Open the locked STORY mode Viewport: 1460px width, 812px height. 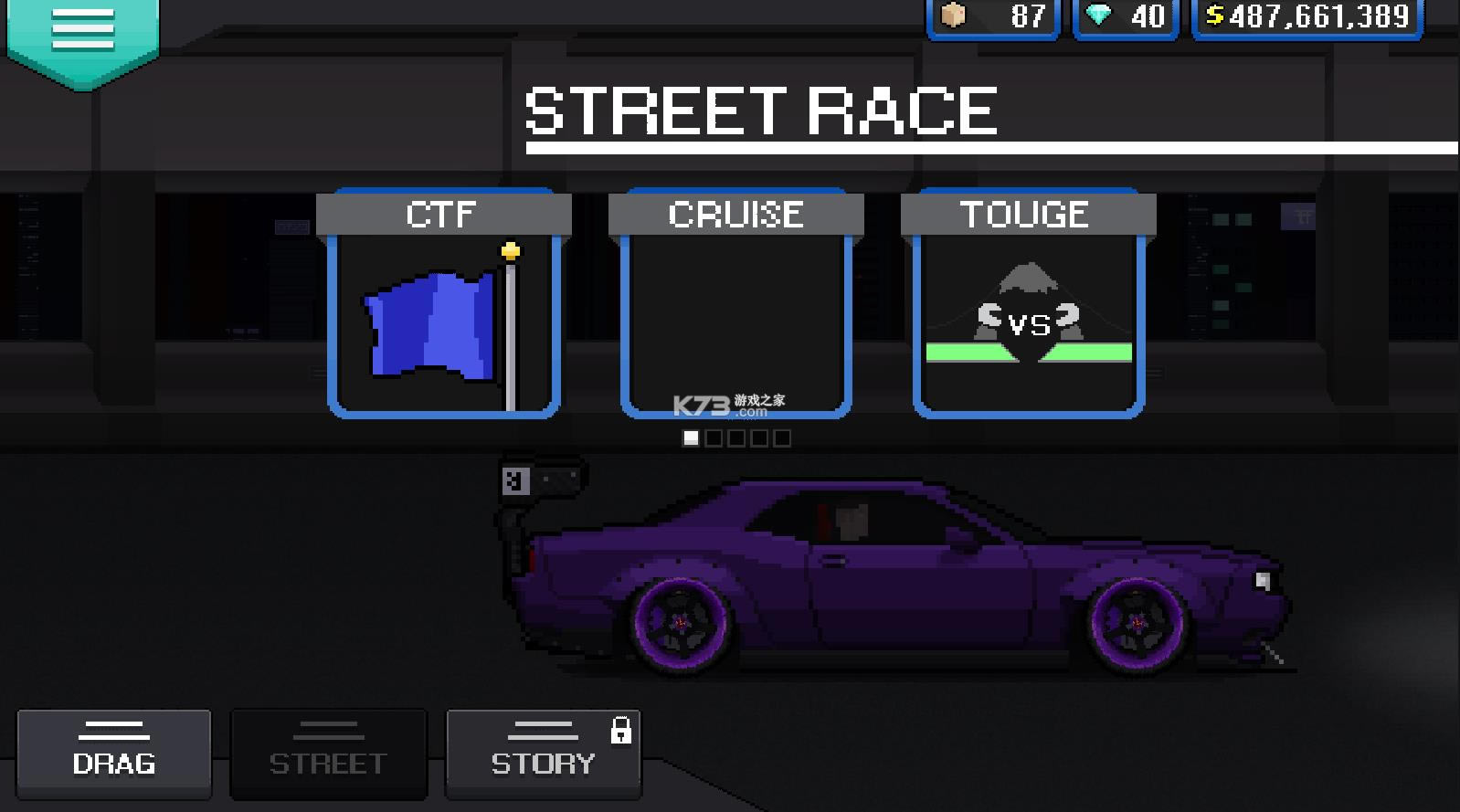(x=543, y=754)
